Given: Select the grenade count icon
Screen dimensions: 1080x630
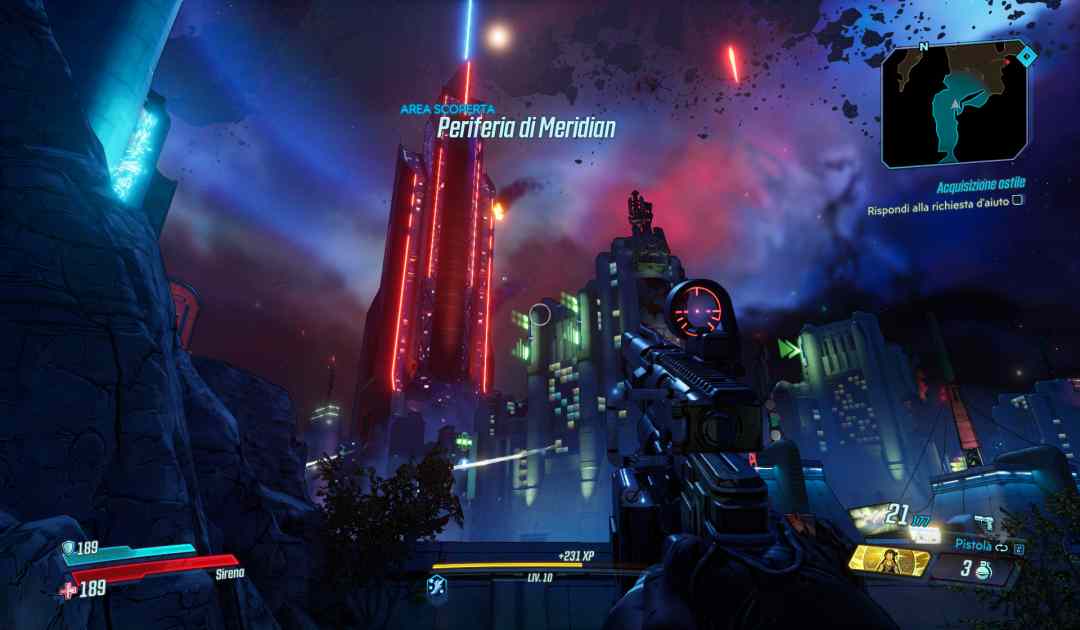Looking at the screenshot, I should coord(982,571).
